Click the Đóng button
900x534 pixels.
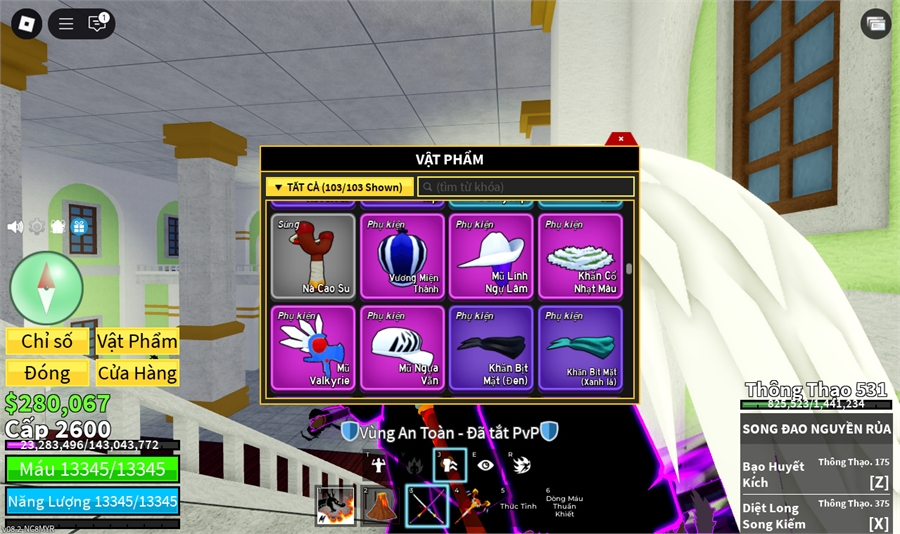[47, 373]
